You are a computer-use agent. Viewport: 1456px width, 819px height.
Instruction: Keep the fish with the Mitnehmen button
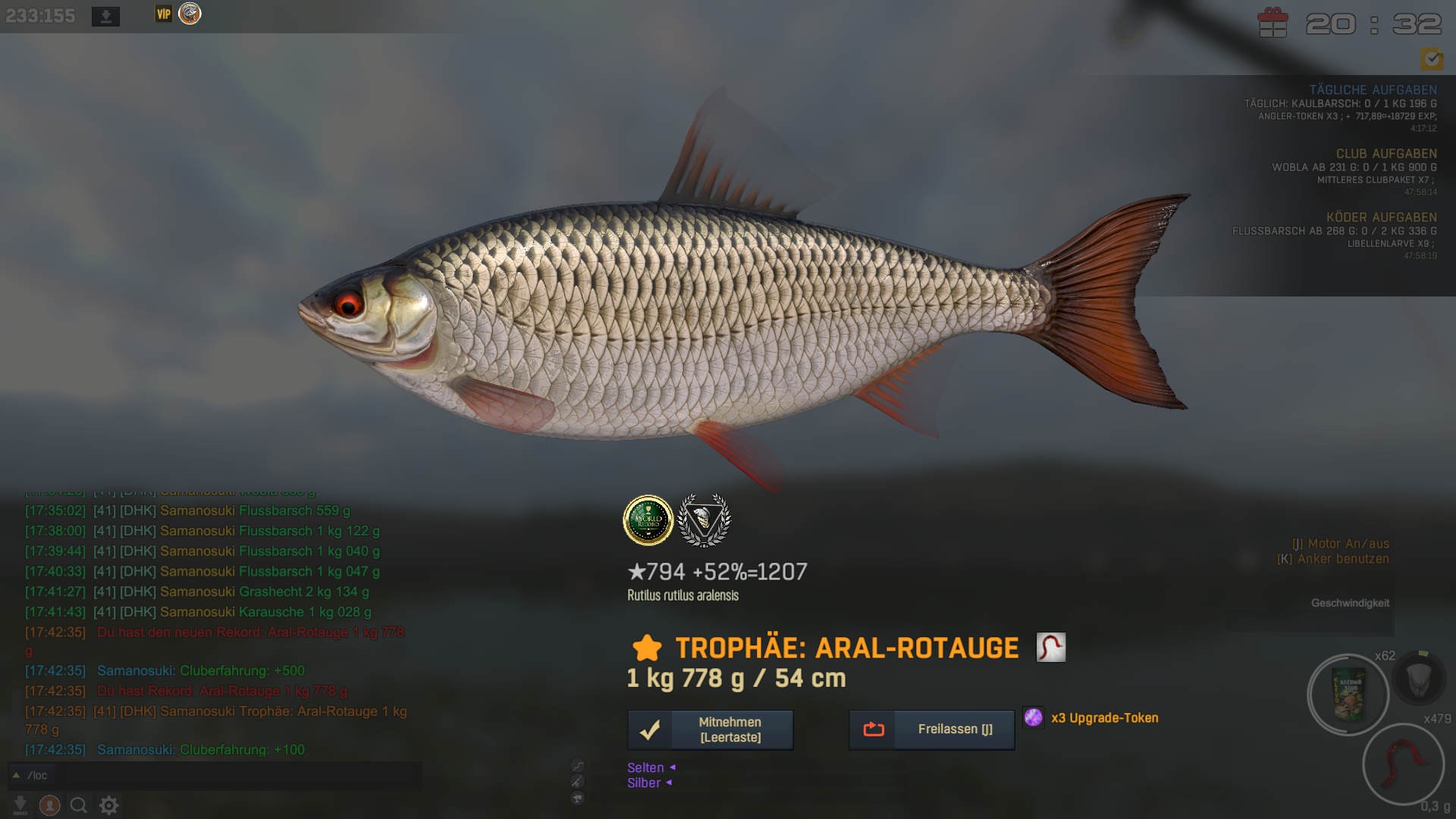(x=711, y=730)
